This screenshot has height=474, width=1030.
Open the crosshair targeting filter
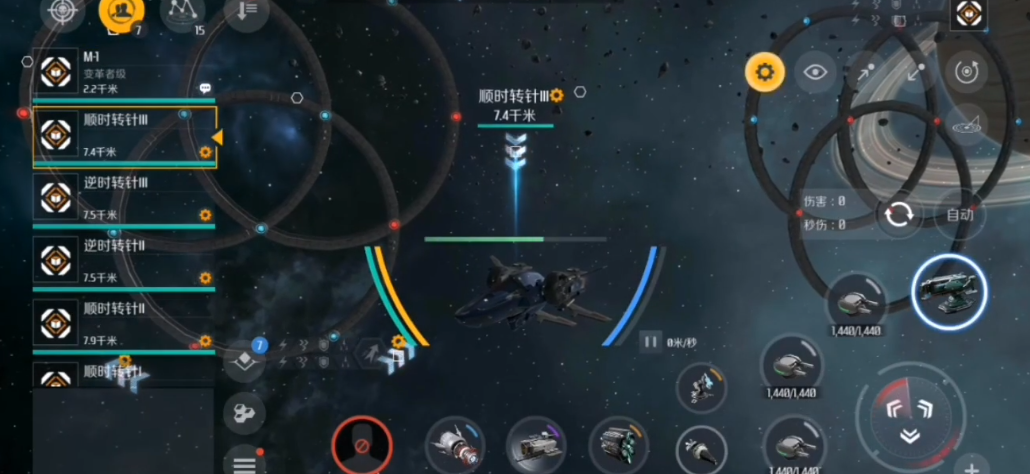click(62, 12)
